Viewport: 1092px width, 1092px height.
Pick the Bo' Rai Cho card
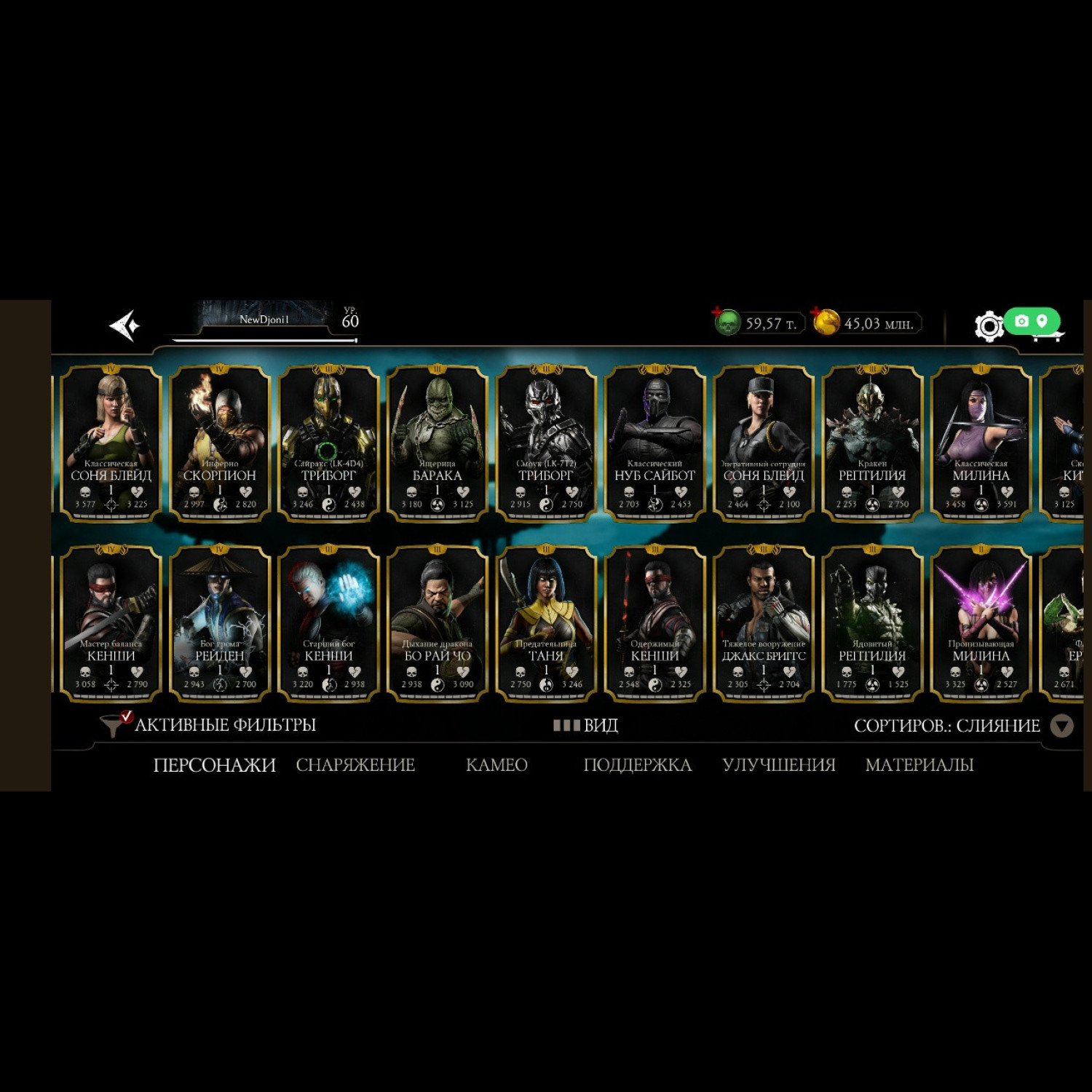click(x=437, y=623)
